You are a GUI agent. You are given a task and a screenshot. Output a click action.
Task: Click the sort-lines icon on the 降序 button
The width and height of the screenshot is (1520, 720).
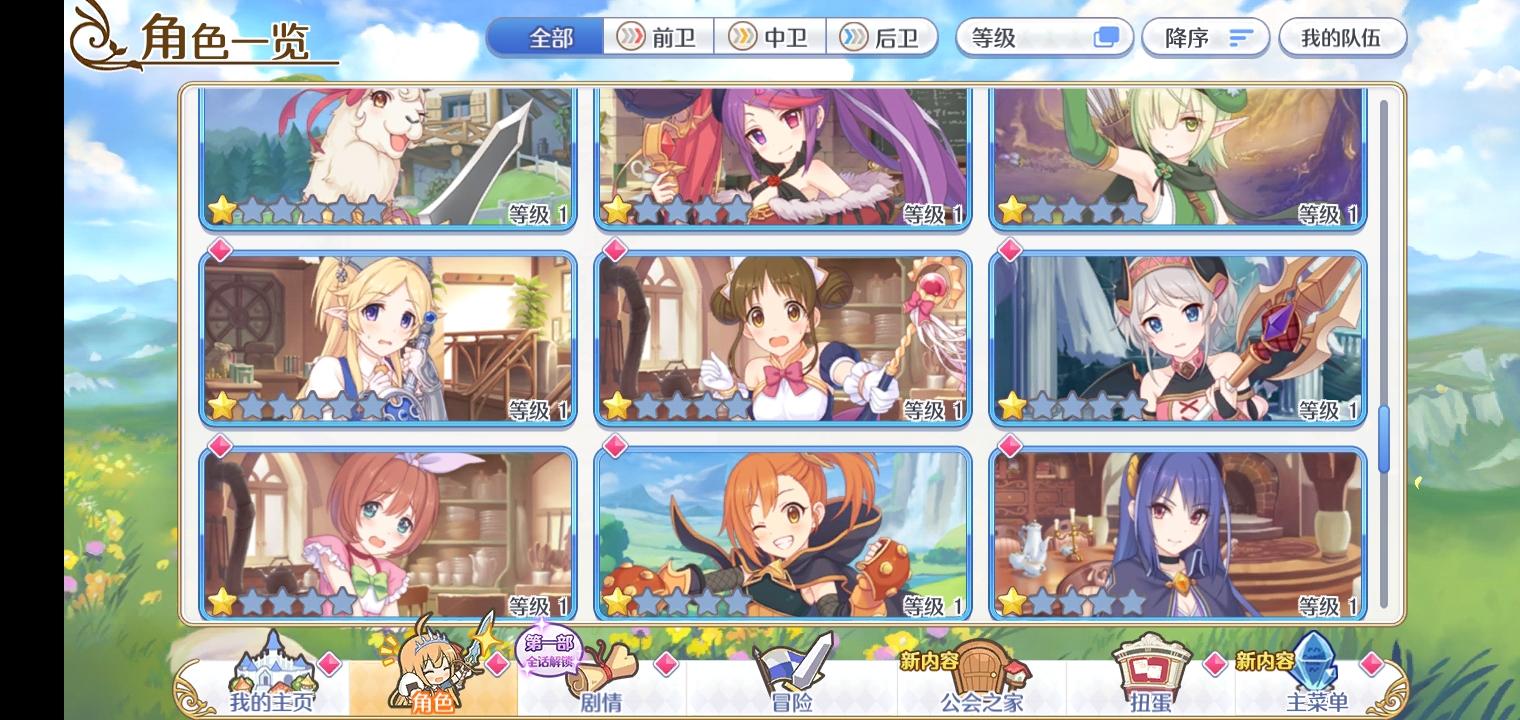coord(1239,37)
